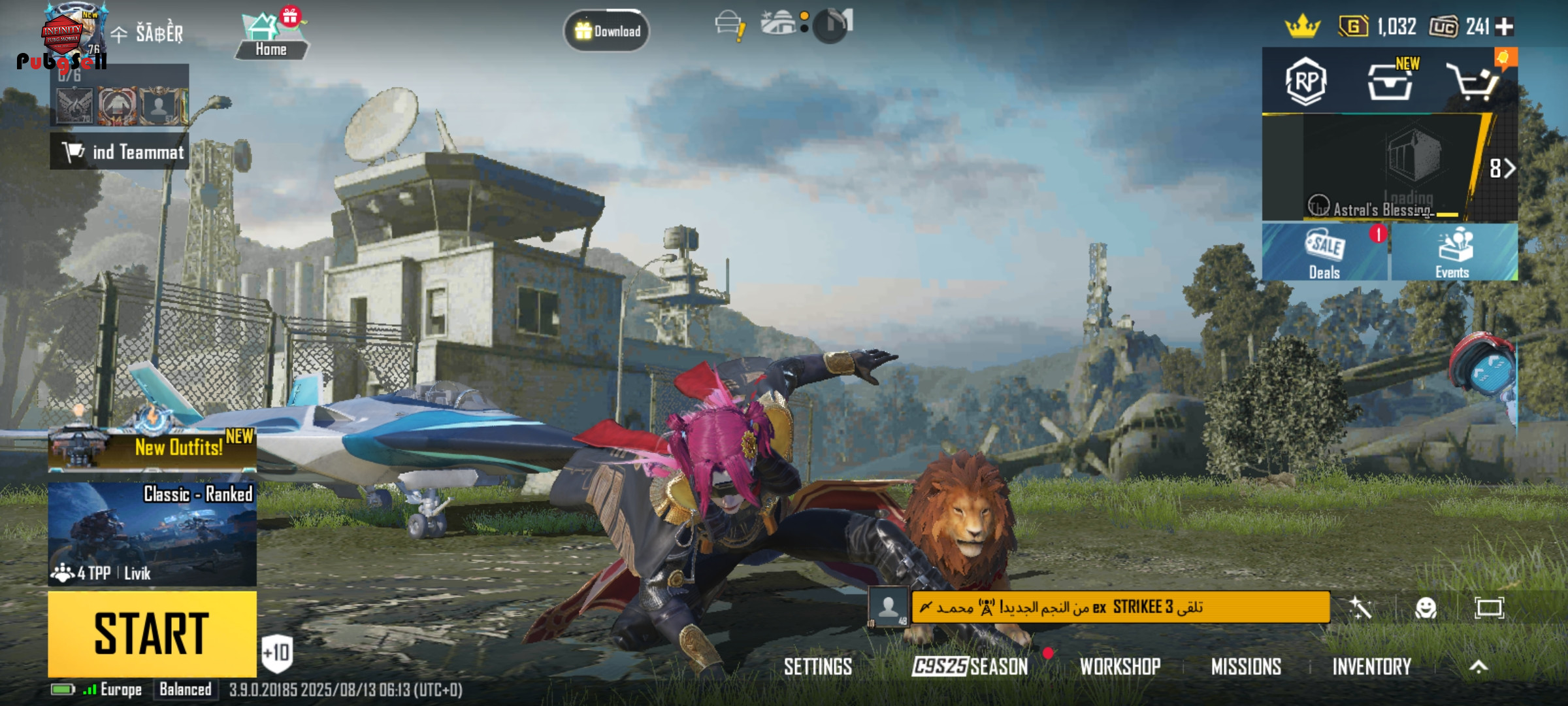1568x706 pixels.
Task: Open SETTINGS from the bottom menu
Action: (817, 667)
